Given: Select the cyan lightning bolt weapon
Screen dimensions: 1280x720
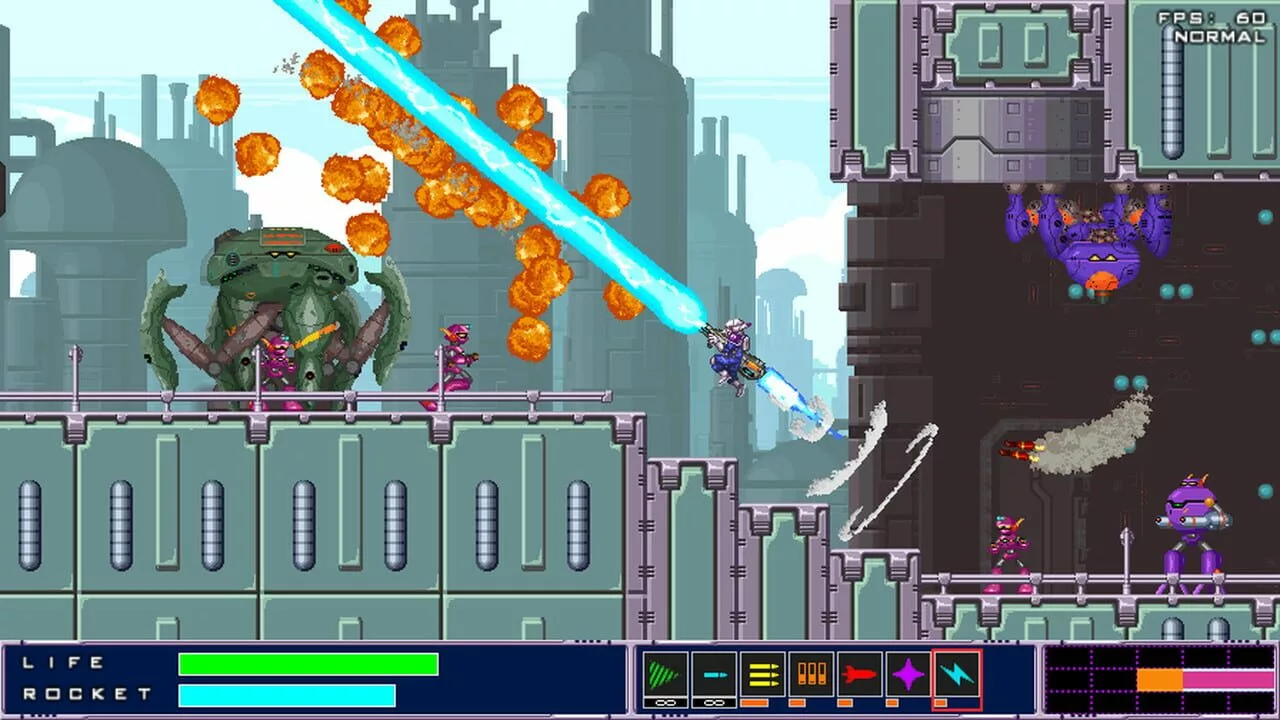Looking at the screenshot, I should pyautogui.click(x=957, y=675).
